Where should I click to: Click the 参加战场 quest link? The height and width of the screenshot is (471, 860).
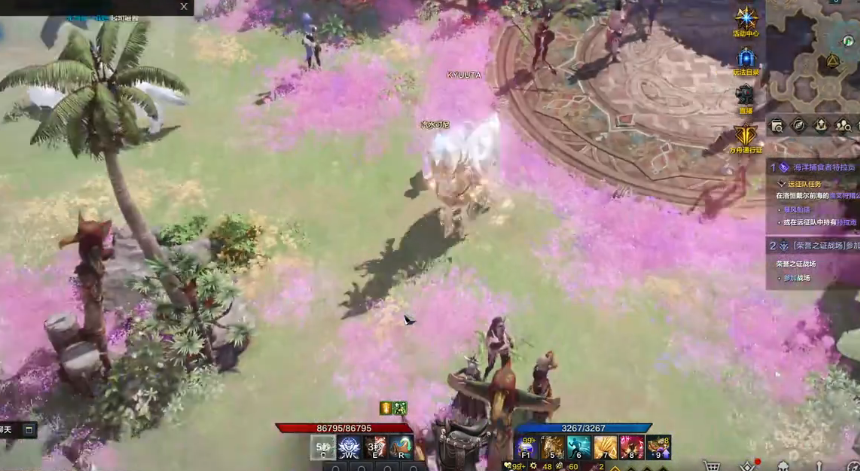[796, 277]
